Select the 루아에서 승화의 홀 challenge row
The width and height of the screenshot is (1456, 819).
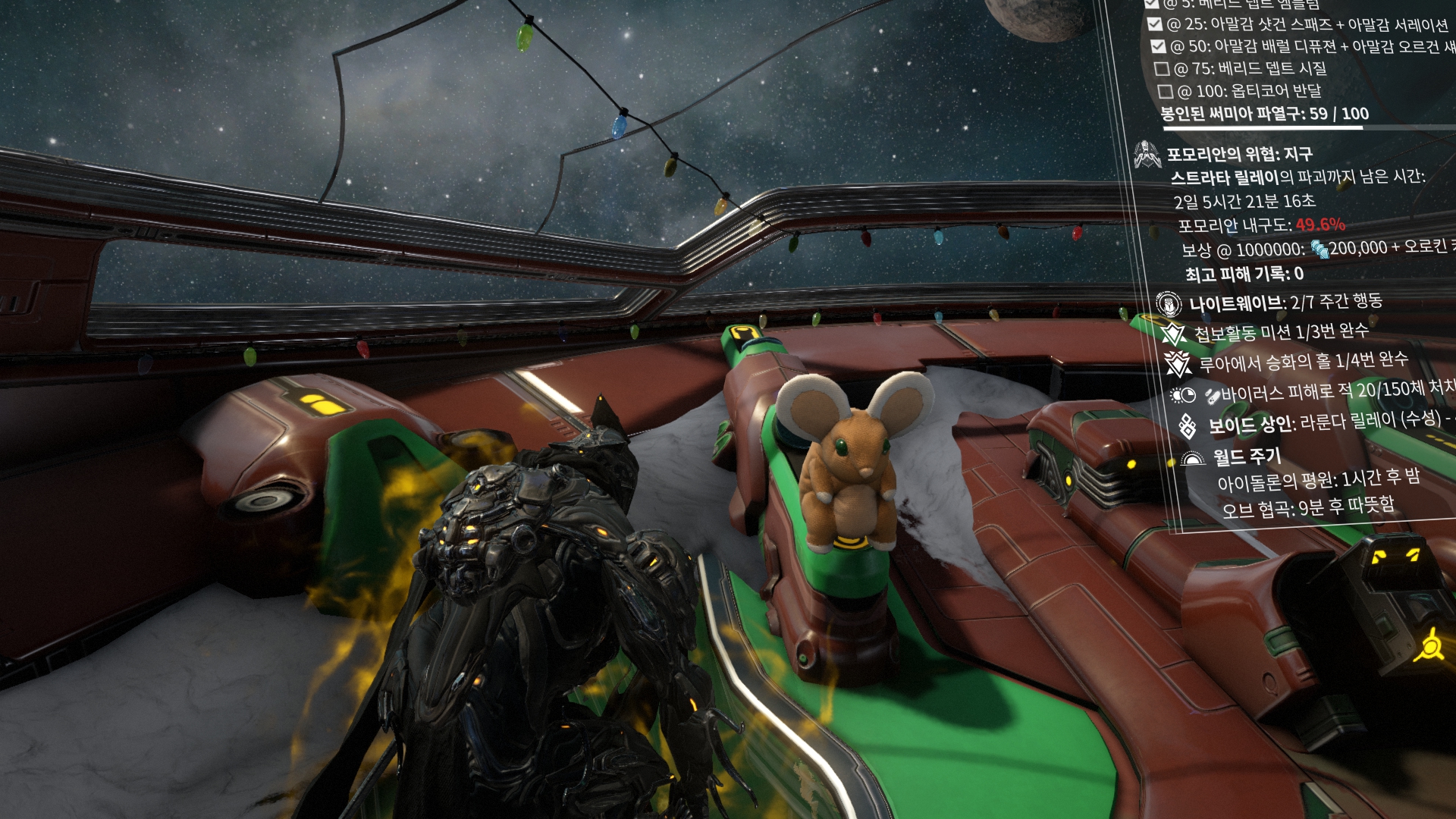coord(1303,362)
